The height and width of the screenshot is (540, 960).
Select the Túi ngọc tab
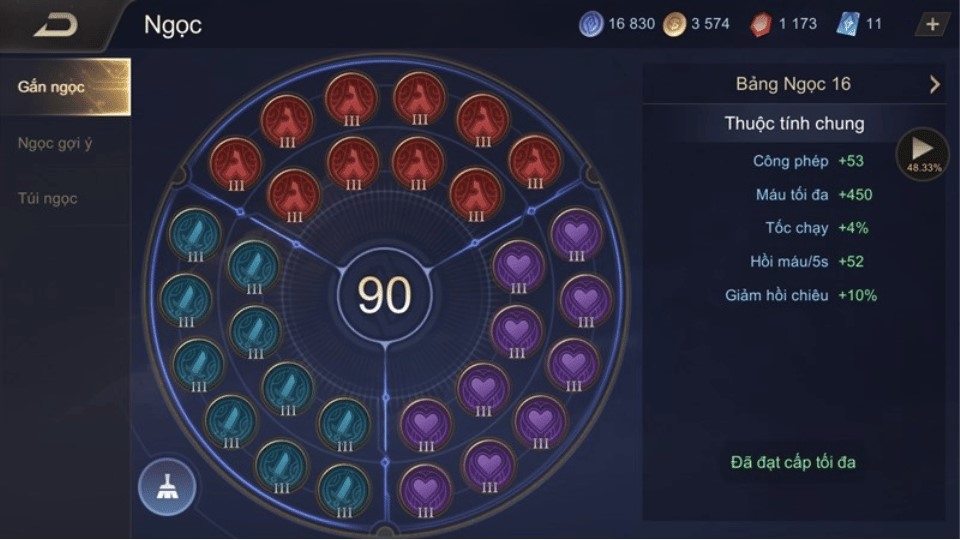pyautogui.click(x=47, y=198)
